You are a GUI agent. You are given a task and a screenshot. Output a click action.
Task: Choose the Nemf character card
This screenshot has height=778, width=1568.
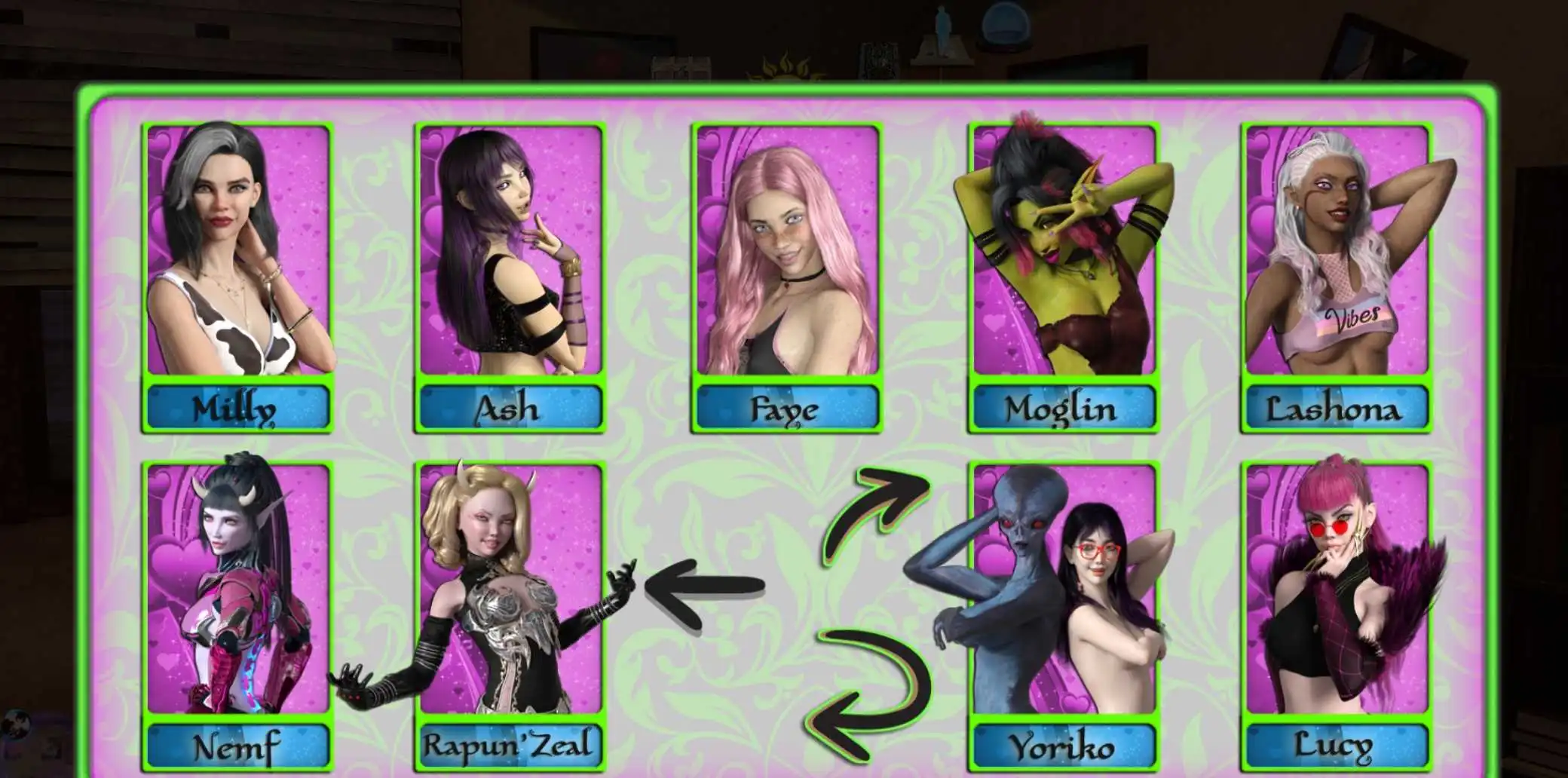pos(238,614)
